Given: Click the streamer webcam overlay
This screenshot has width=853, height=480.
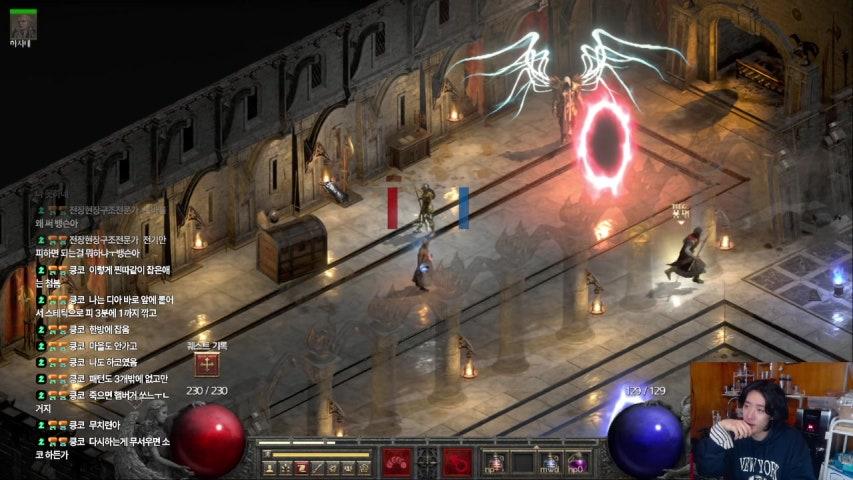Looking at the screenshot, I should pyautogui.click(x=771, y=421).
